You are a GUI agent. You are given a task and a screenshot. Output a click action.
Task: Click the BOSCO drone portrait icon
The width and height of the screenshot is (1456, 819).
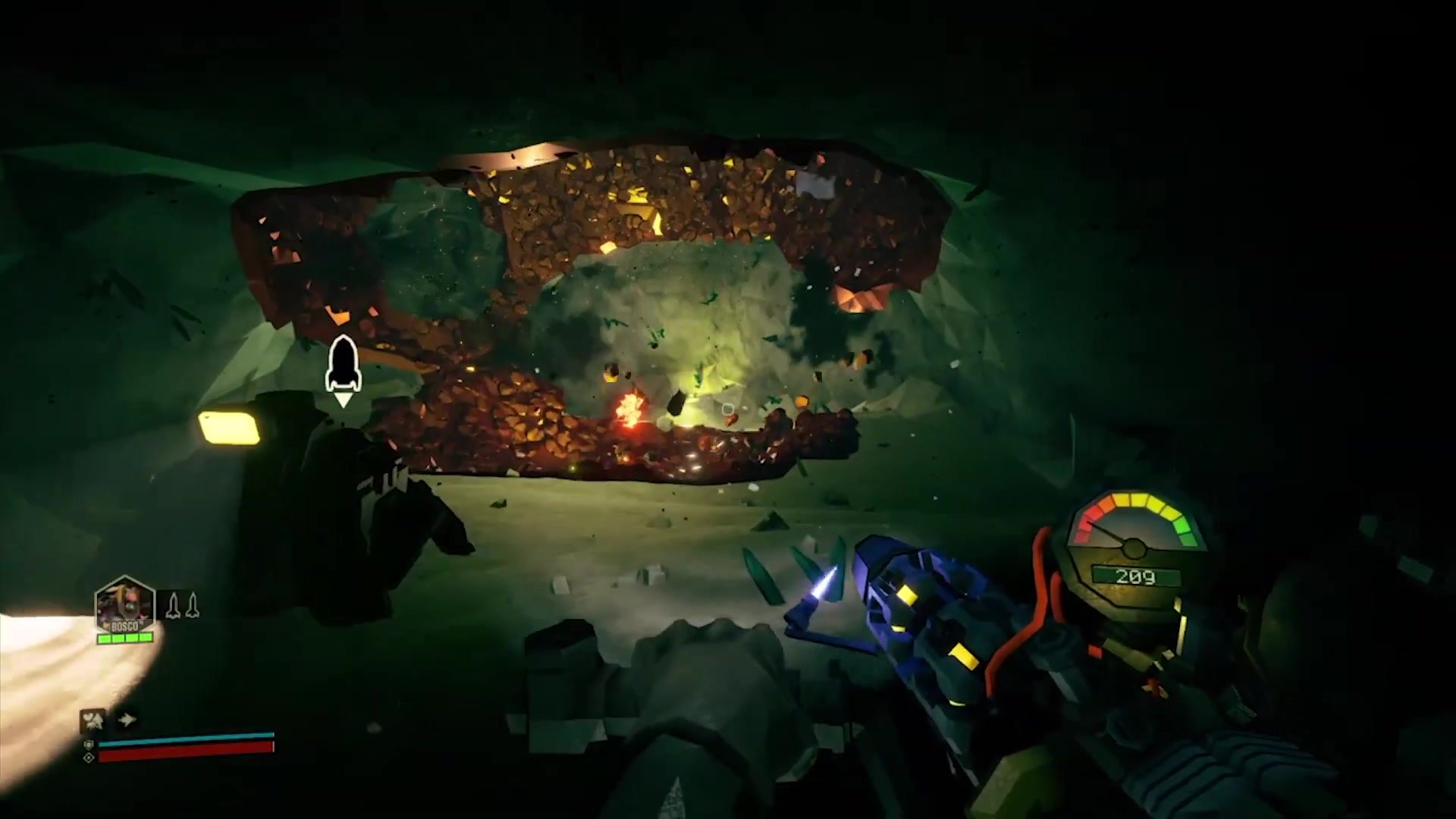125,601
